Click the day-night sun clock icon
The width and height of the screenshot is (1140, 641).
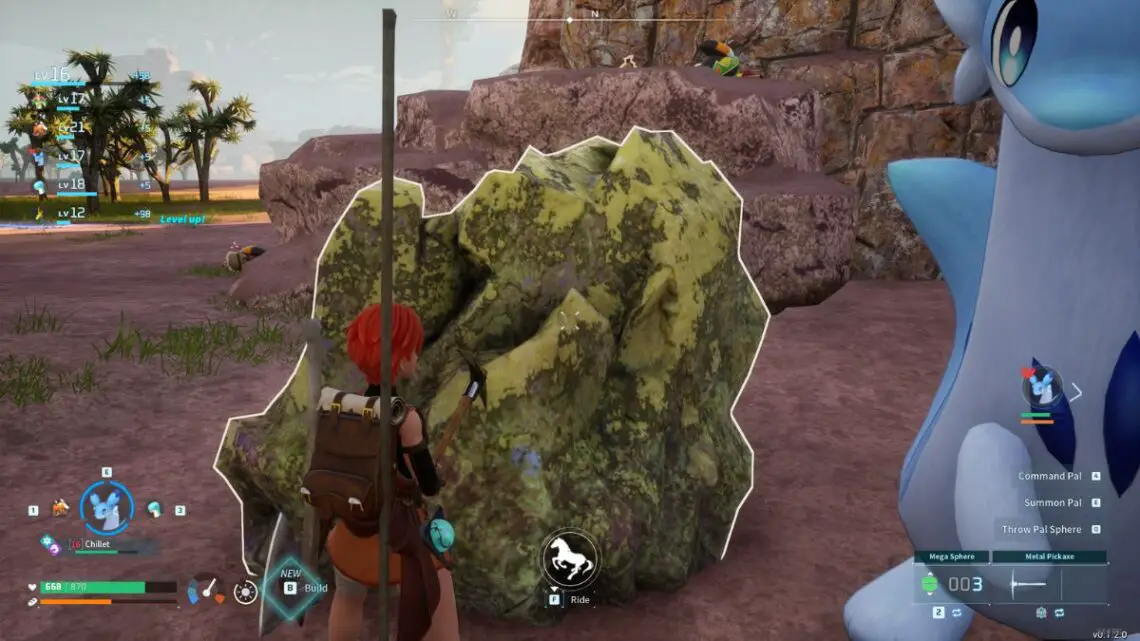245,591
